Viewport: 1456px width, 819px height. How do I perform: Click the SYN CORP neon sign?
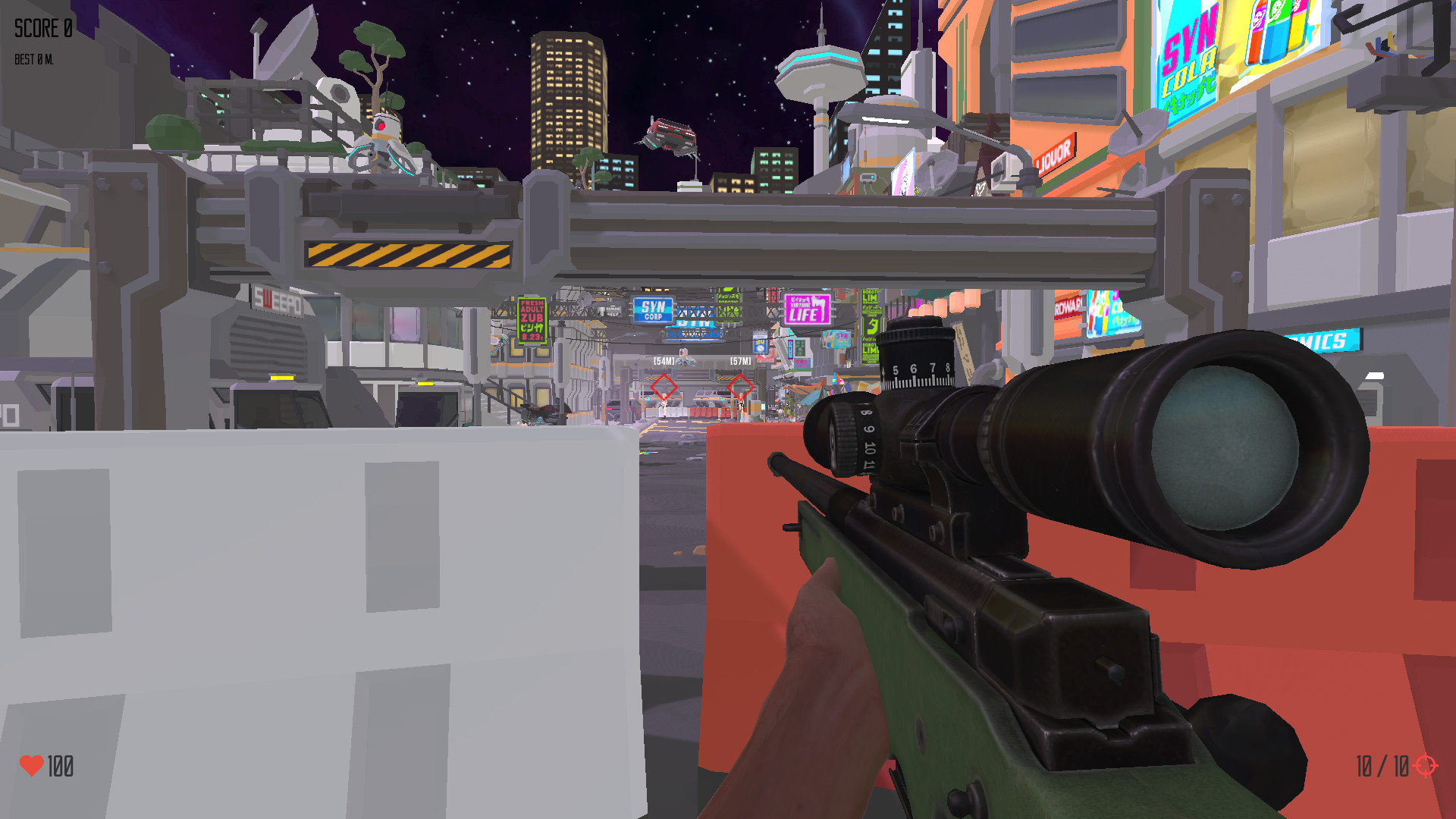click(654, 309)
